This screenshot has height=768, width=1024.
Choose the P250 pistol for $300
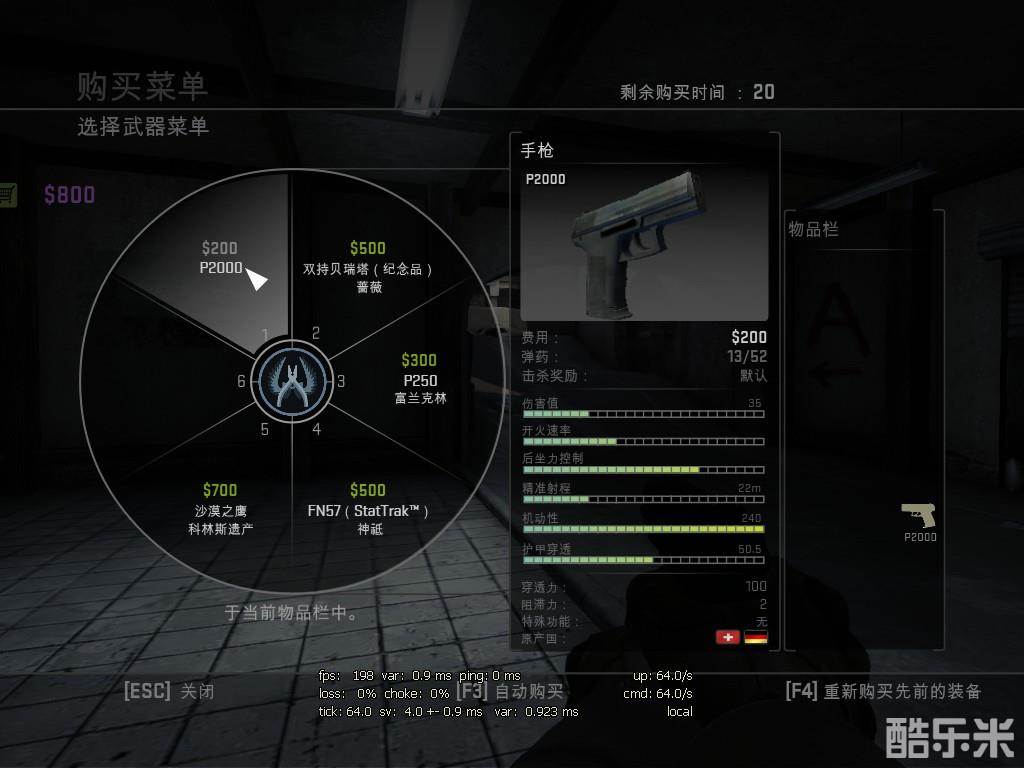click(420, 379)
